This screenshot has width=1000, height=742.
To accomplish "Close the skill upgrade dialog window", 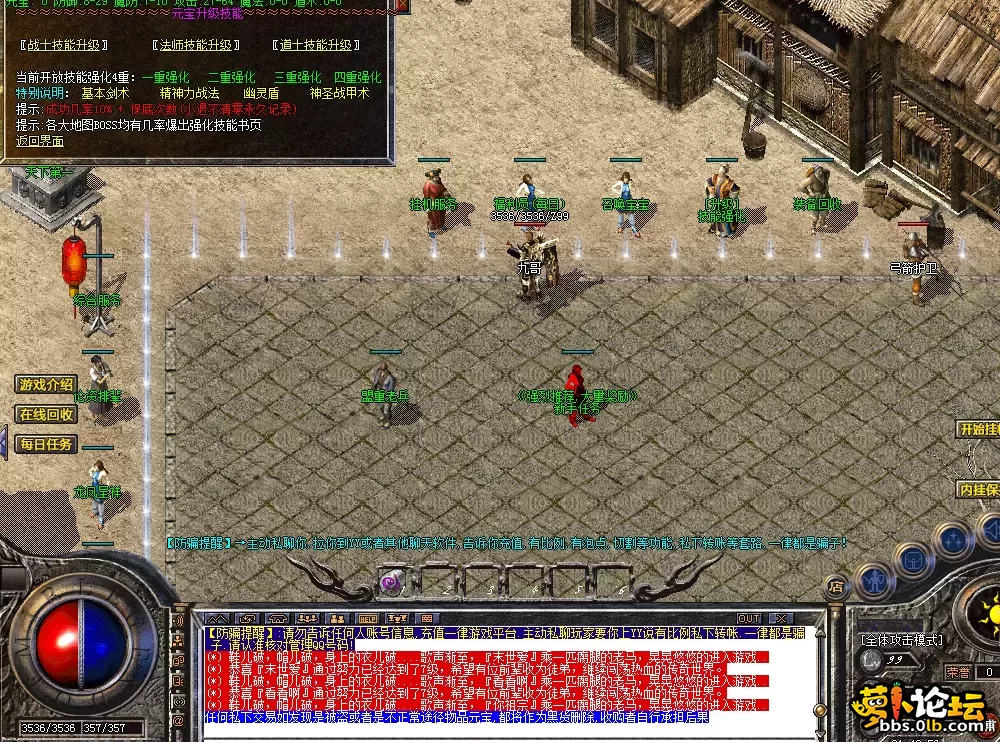I will point(402,5).
